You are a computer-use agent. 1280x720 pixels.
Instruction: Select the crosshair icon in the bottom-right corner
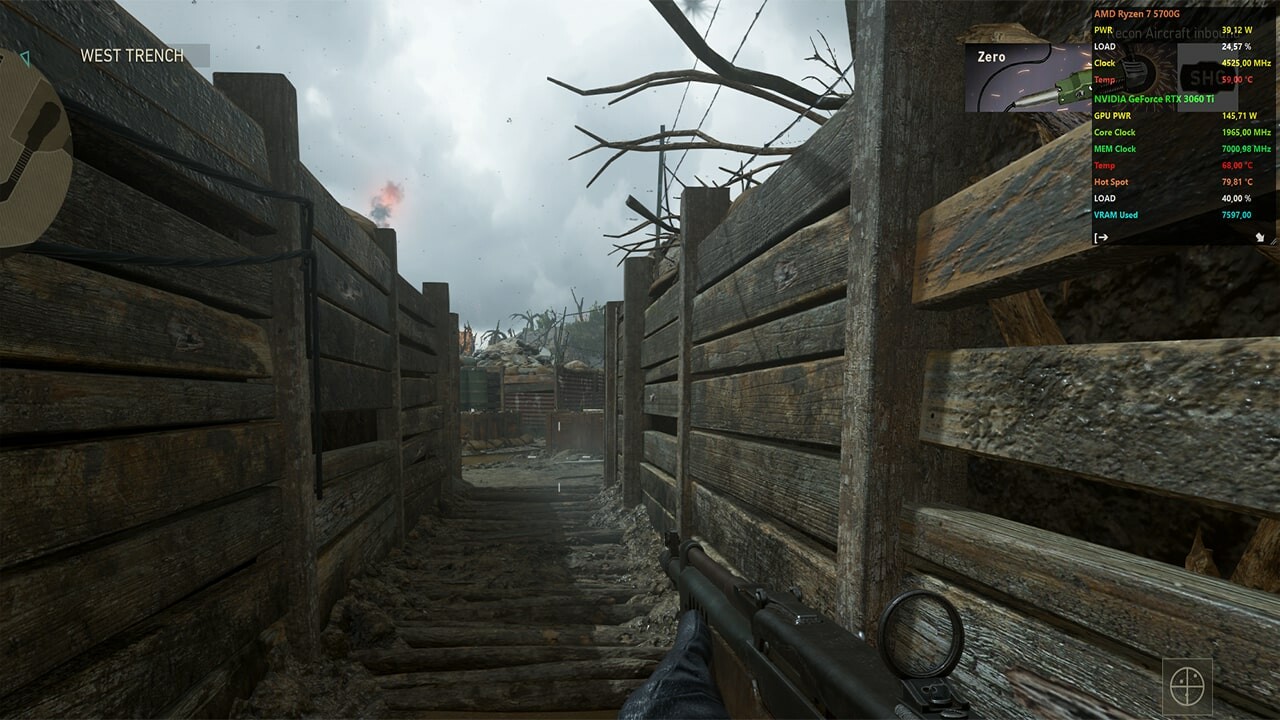1186,686
